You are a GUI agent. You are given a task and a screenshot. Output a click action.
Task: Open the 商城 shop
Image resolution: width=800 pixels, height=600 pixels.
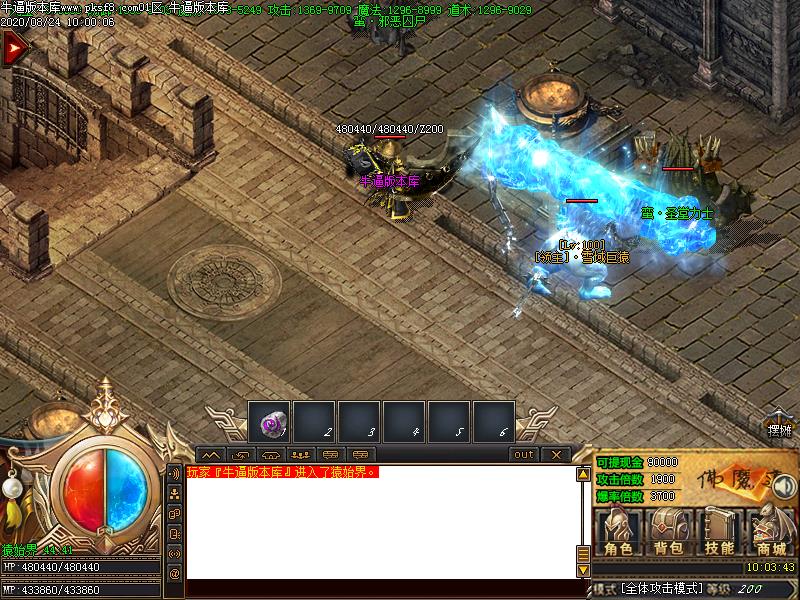coord(771,530)
